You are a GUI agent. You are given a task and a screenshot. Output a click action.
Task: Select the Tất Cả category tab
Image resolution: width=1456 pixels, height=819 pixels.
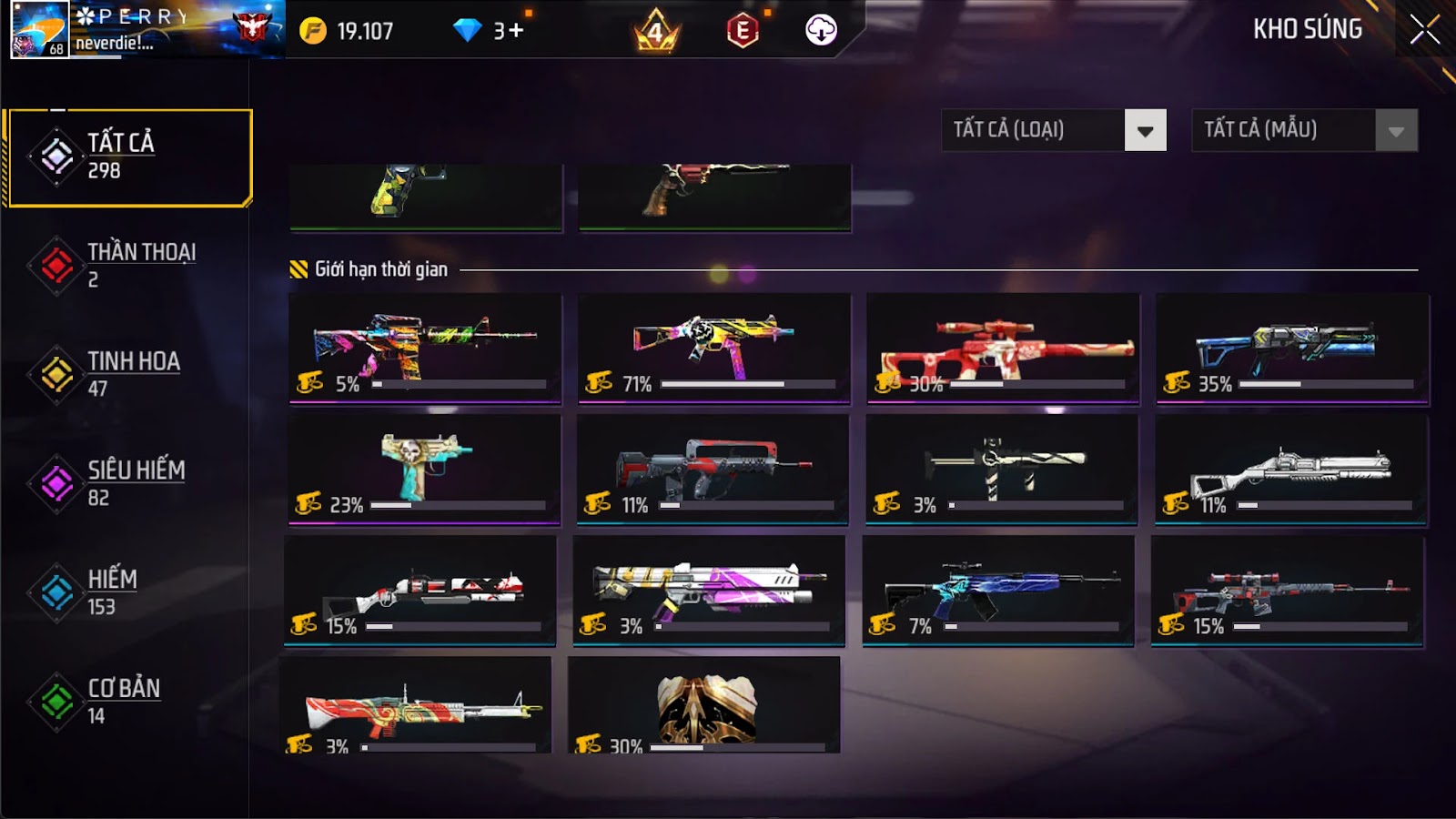point(128,157)
